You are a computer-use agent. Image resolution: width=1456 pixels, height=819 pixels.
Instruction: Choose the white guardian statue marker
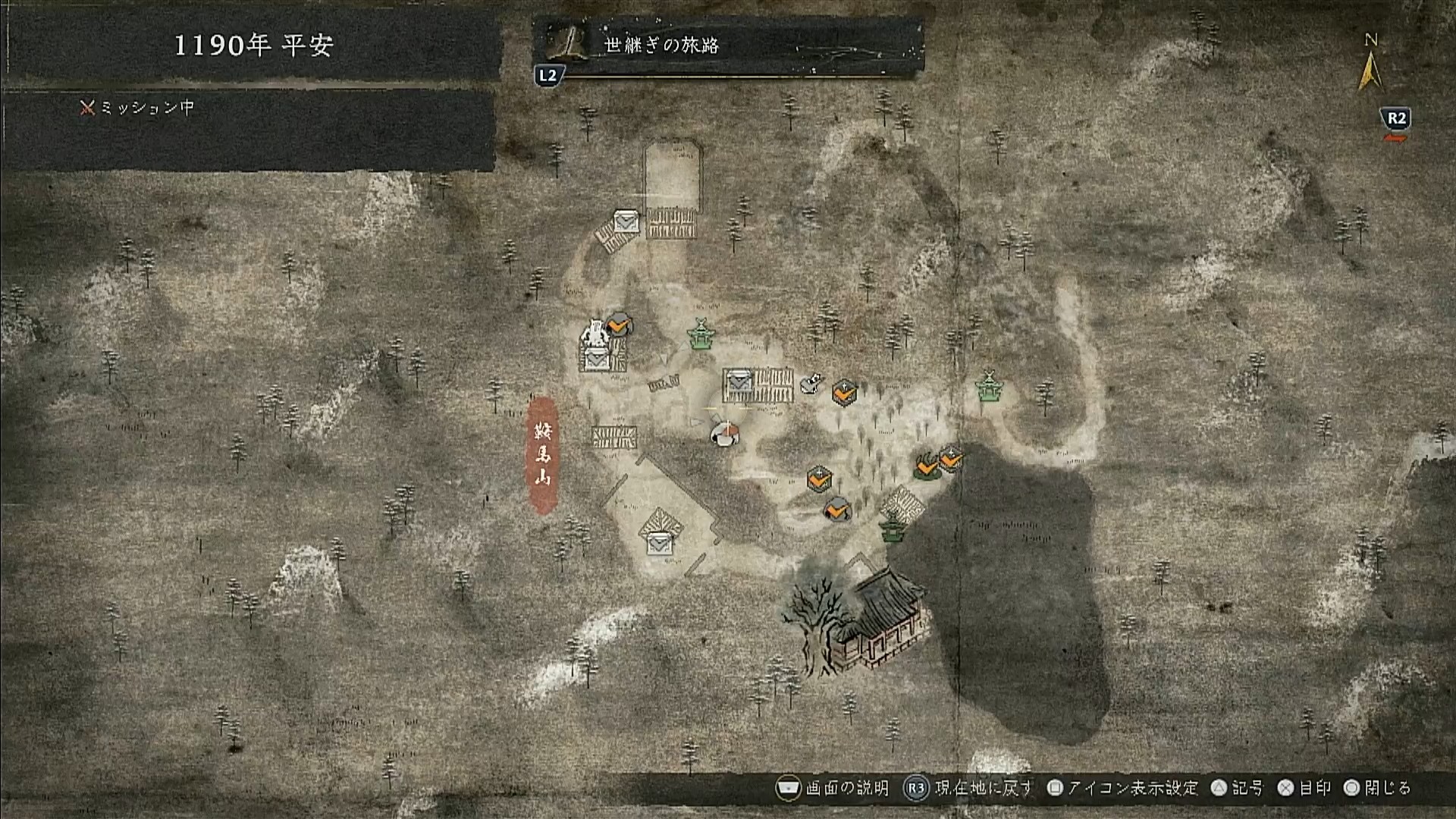(595, 334)
